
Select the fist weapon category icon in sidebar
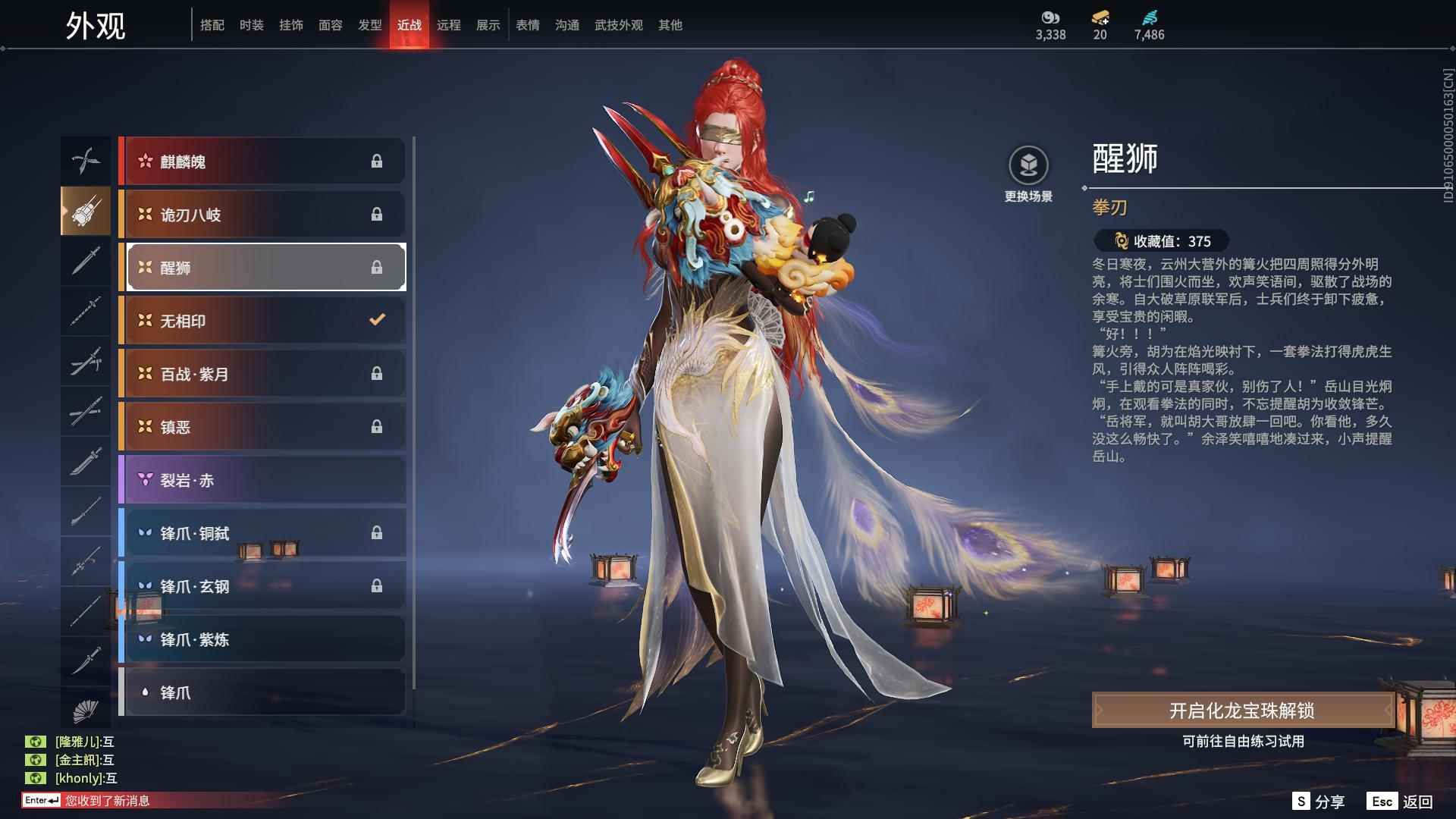tap(86, 212)
